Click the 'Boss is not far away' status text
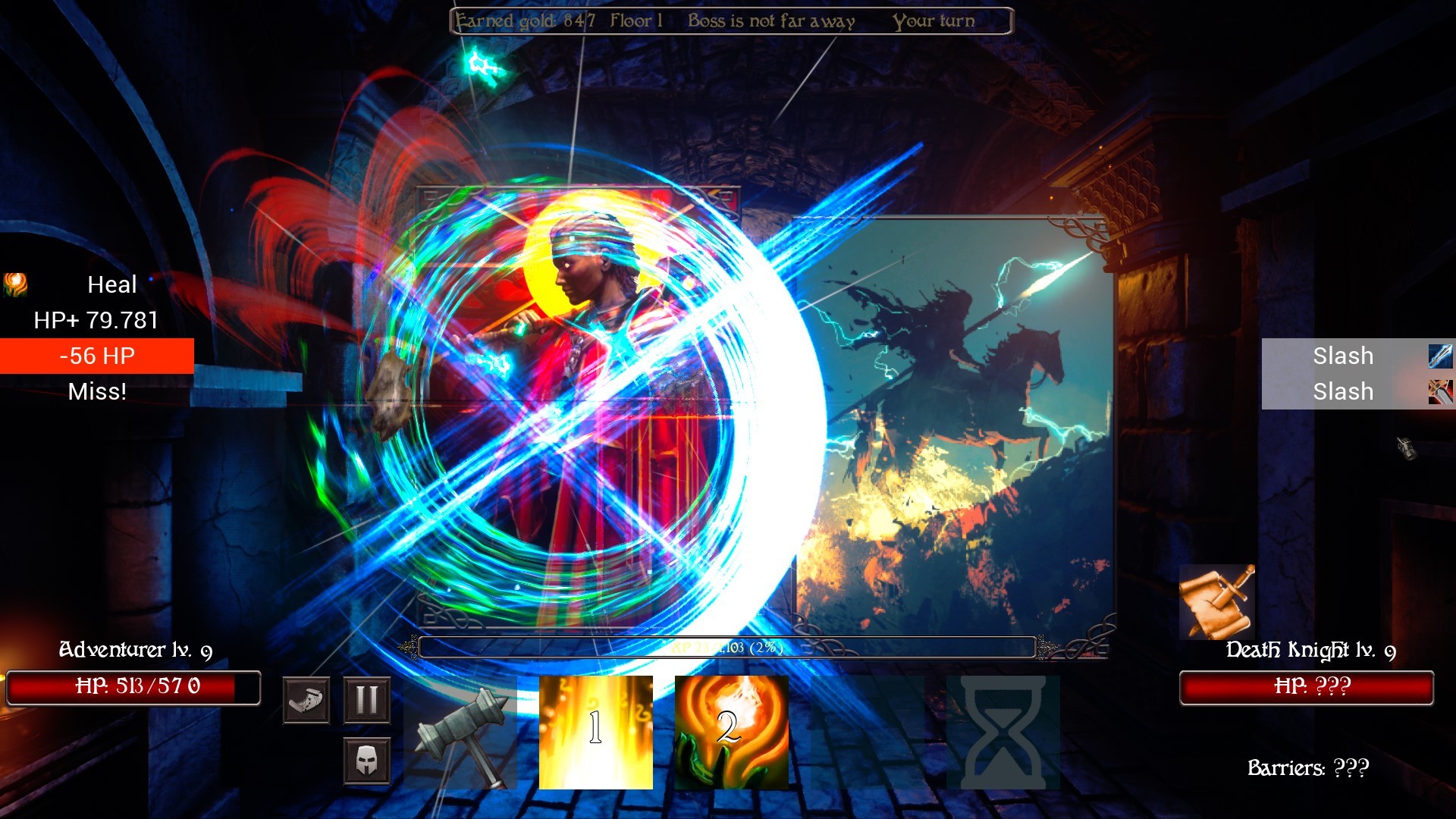 (x=771, y=20)
